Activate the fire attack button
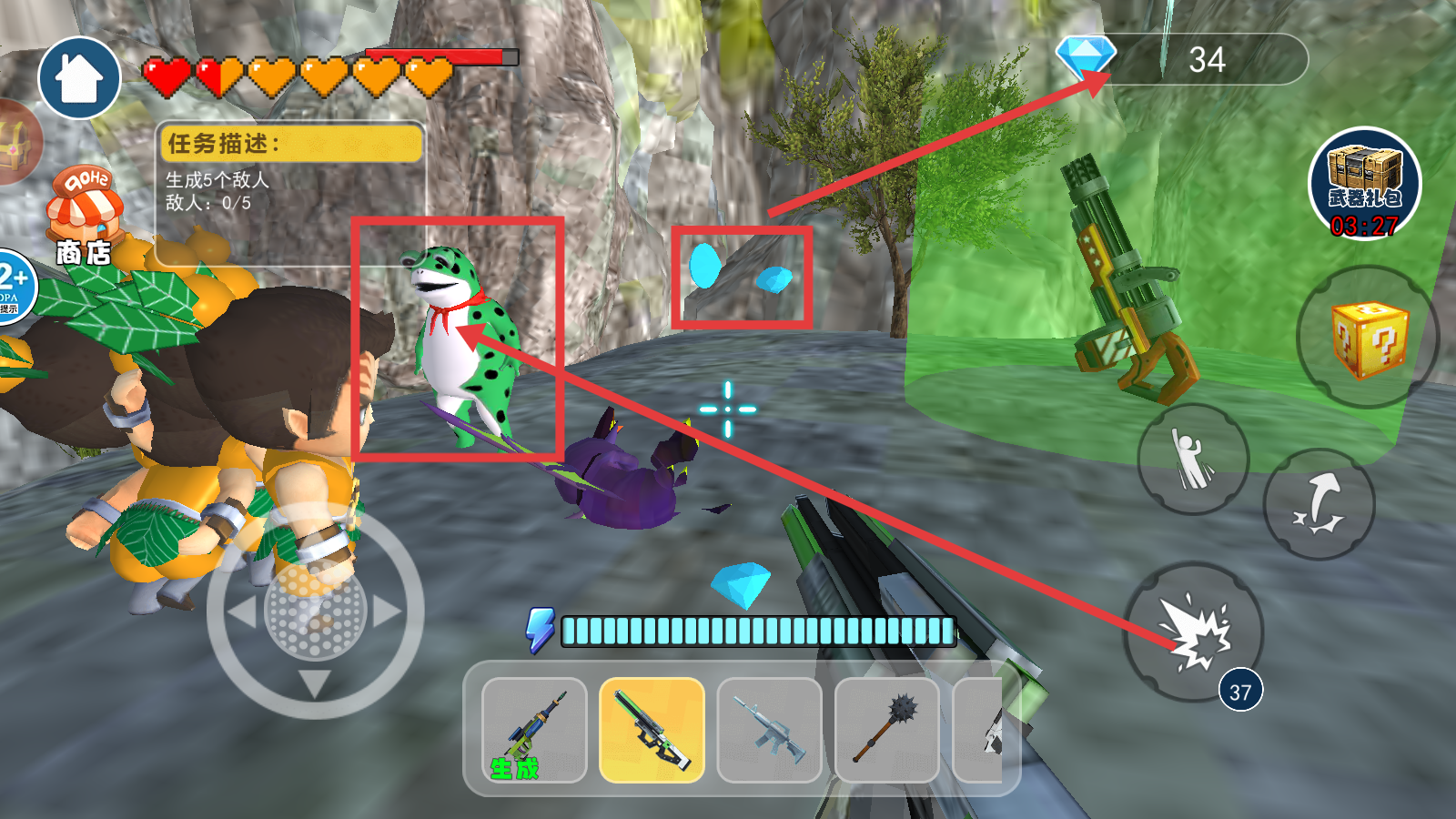Viewport: 1456px width, 819px height. (x=1194, y=632)
